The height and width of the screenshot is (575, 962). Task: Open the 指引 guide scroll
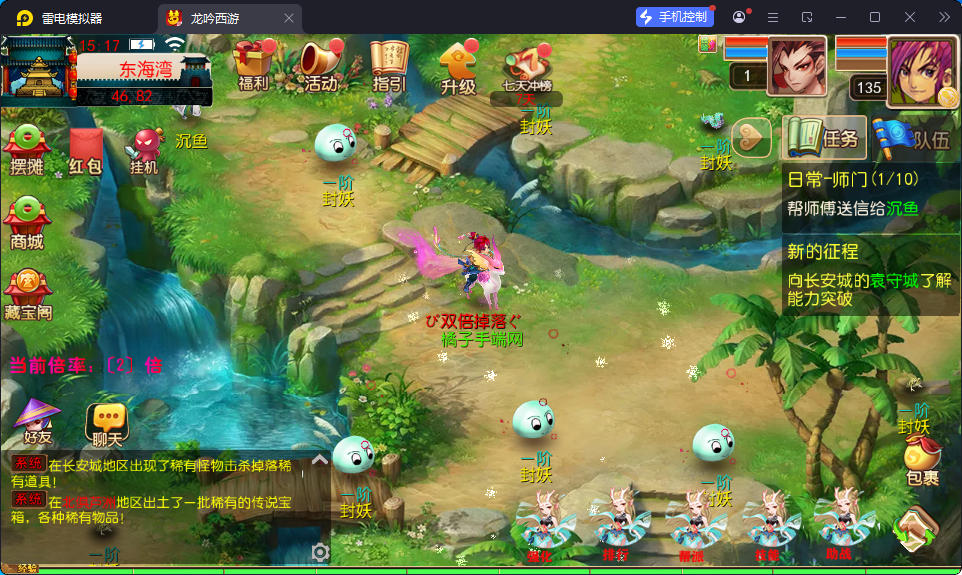[389, 66]
